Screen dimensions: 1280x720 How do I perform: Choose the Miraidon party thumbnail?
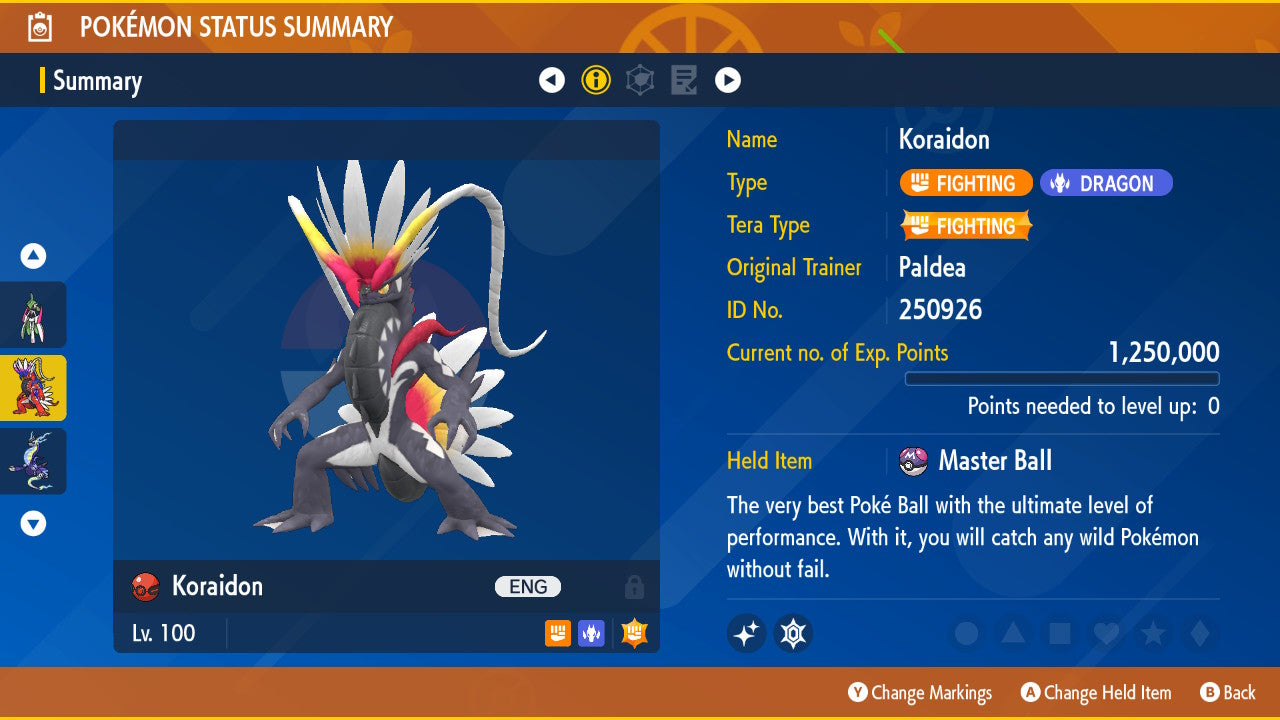(33, 461)
